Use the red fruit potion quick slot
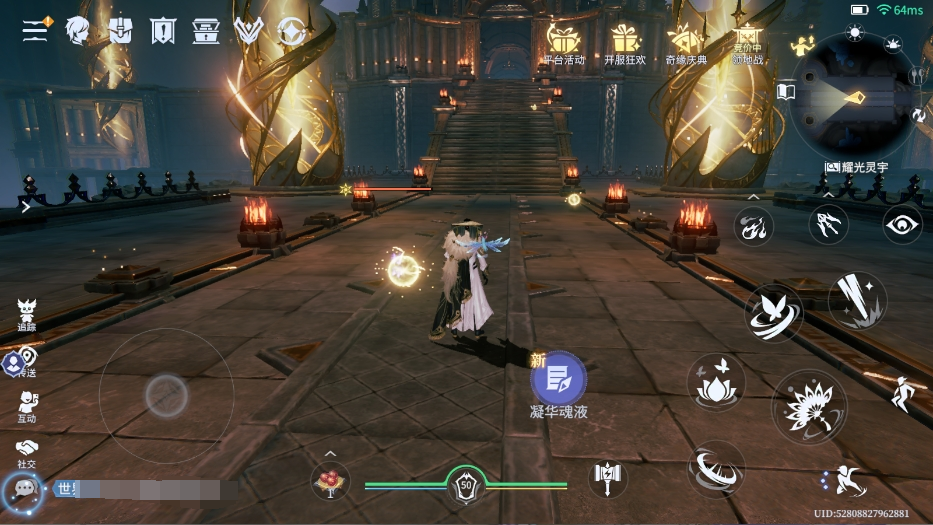This screenshot has width=933, height=525. pos(329,483)
